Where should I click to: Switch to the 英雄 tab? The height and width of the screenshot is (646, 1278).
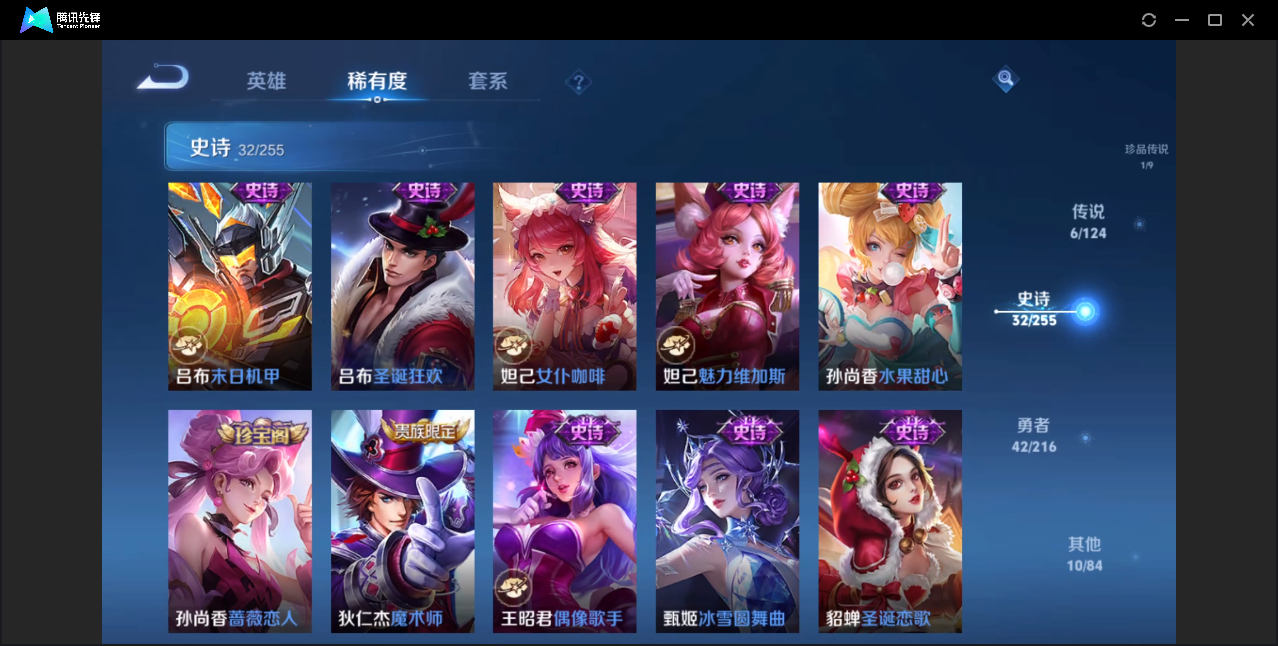click(x=266, y=81)
